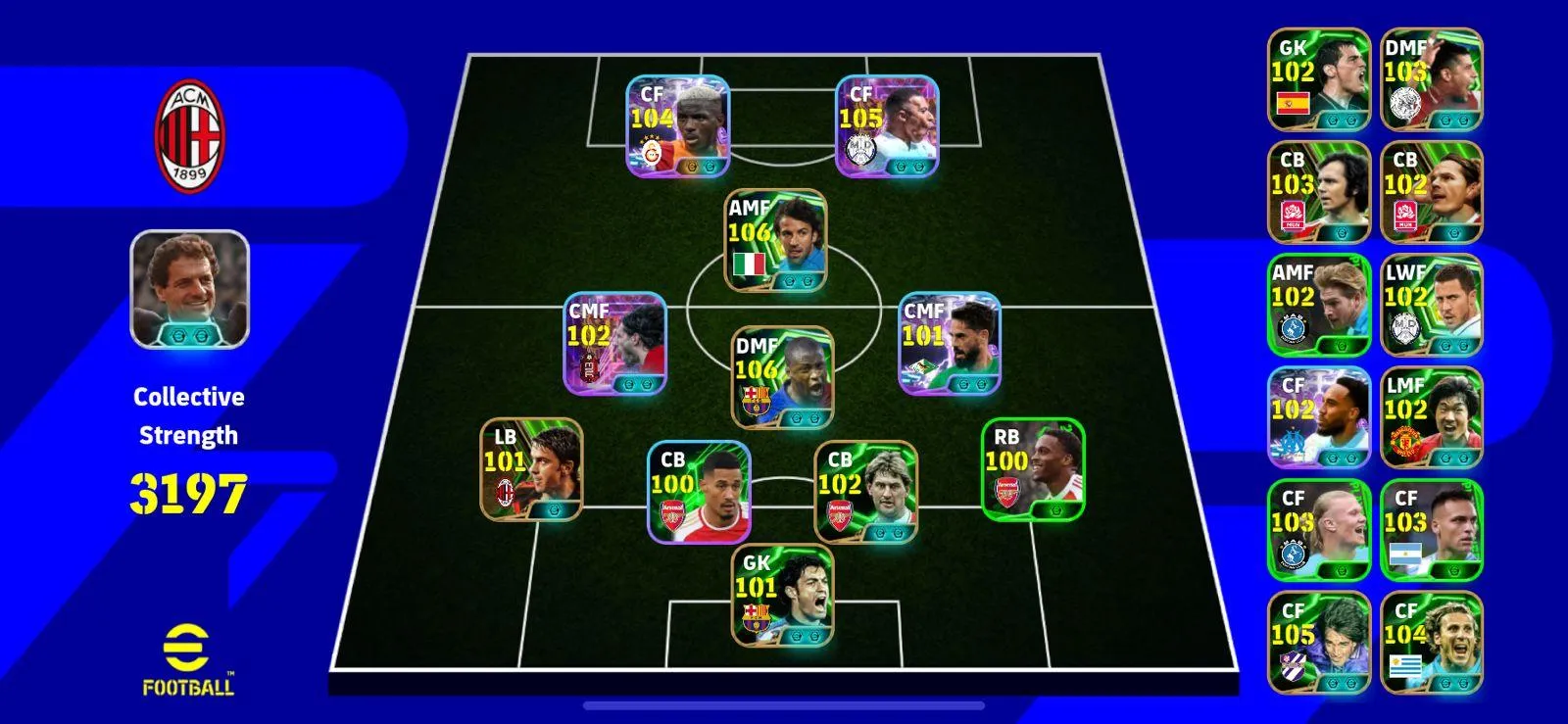Choose the CB 100 Arsenal defender card
Image resolution: width=1568 pixels, height=724 pixels.
[x=699, y=492]
